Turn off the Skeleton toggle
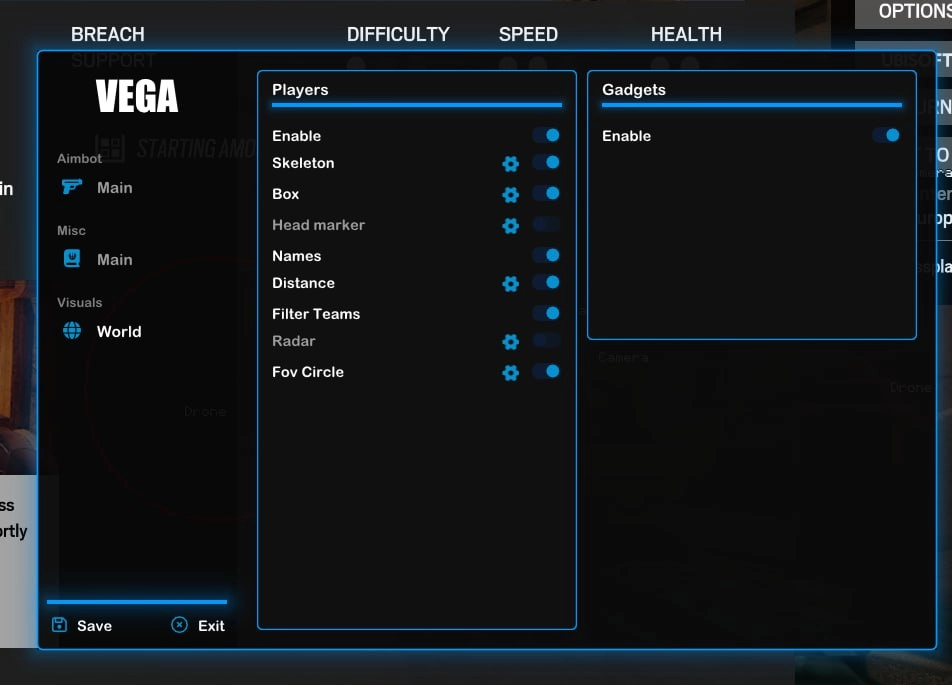952x685 pixels. point(546,162)
